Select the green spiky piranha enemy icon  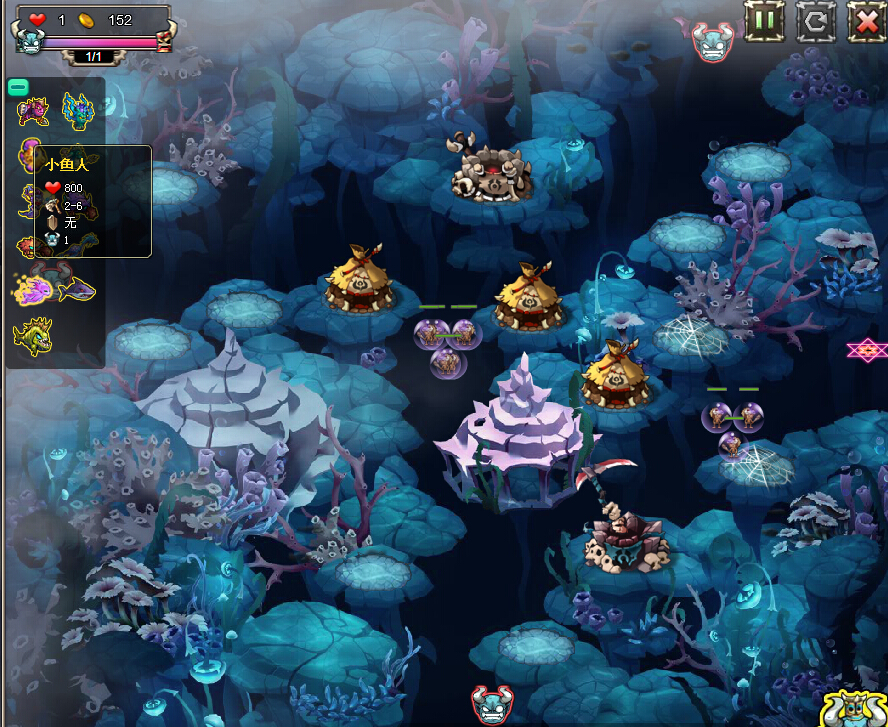point(32,336)
